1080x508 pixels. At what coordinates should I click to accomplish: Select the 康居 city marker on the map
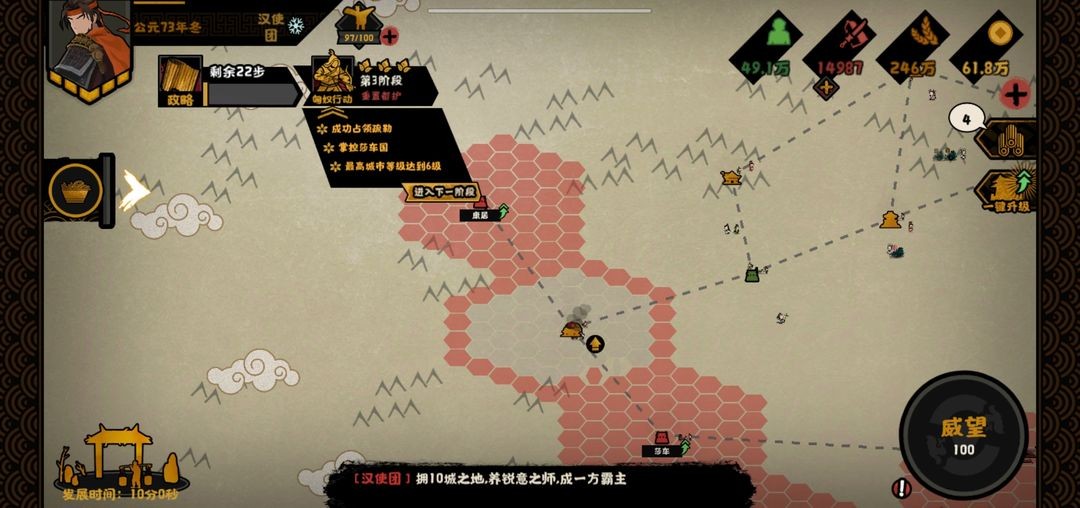coord(481,207)
